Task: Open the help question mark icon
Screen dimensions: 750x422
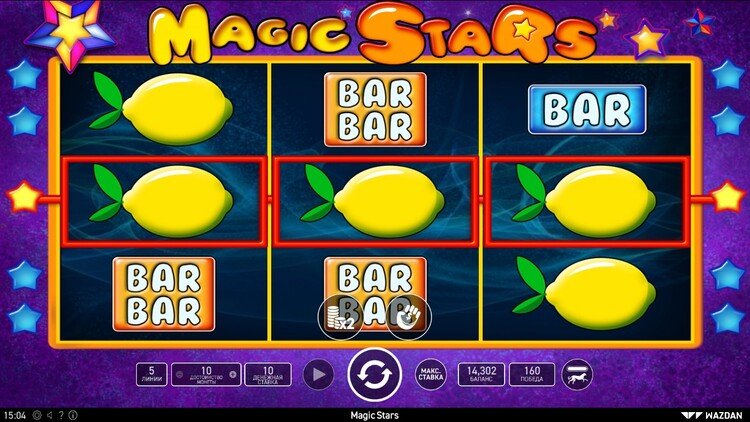Action: [x=60, y=414]
